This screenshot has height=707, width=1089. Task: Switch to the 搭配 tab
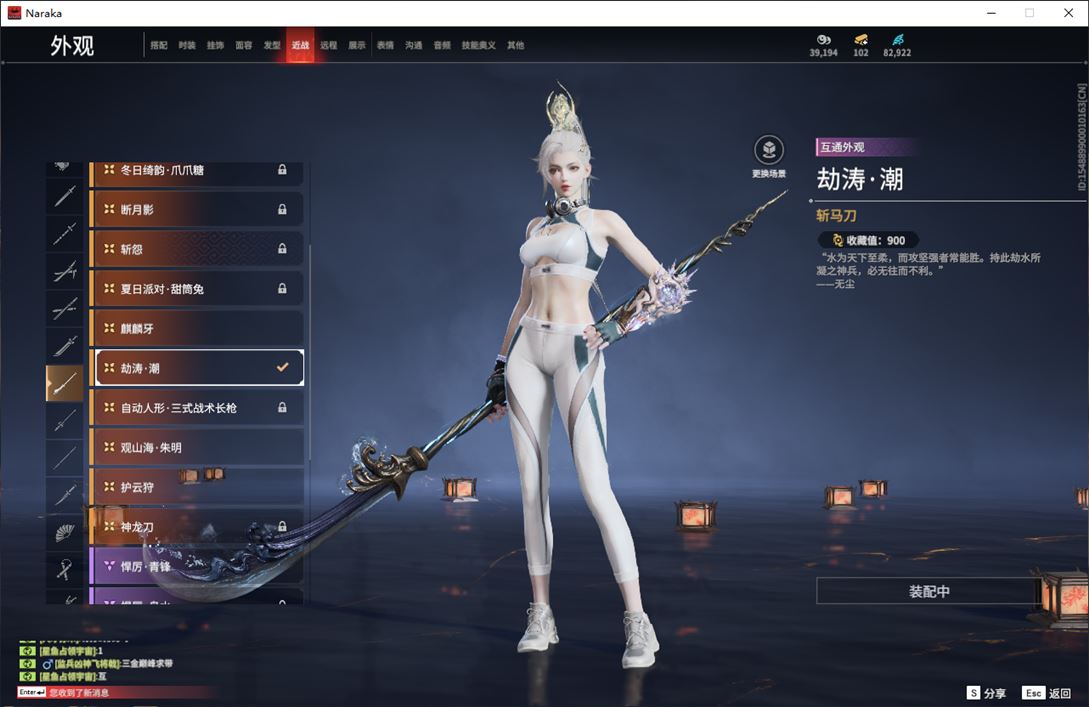pyautogui.click(x=159, y=46)
